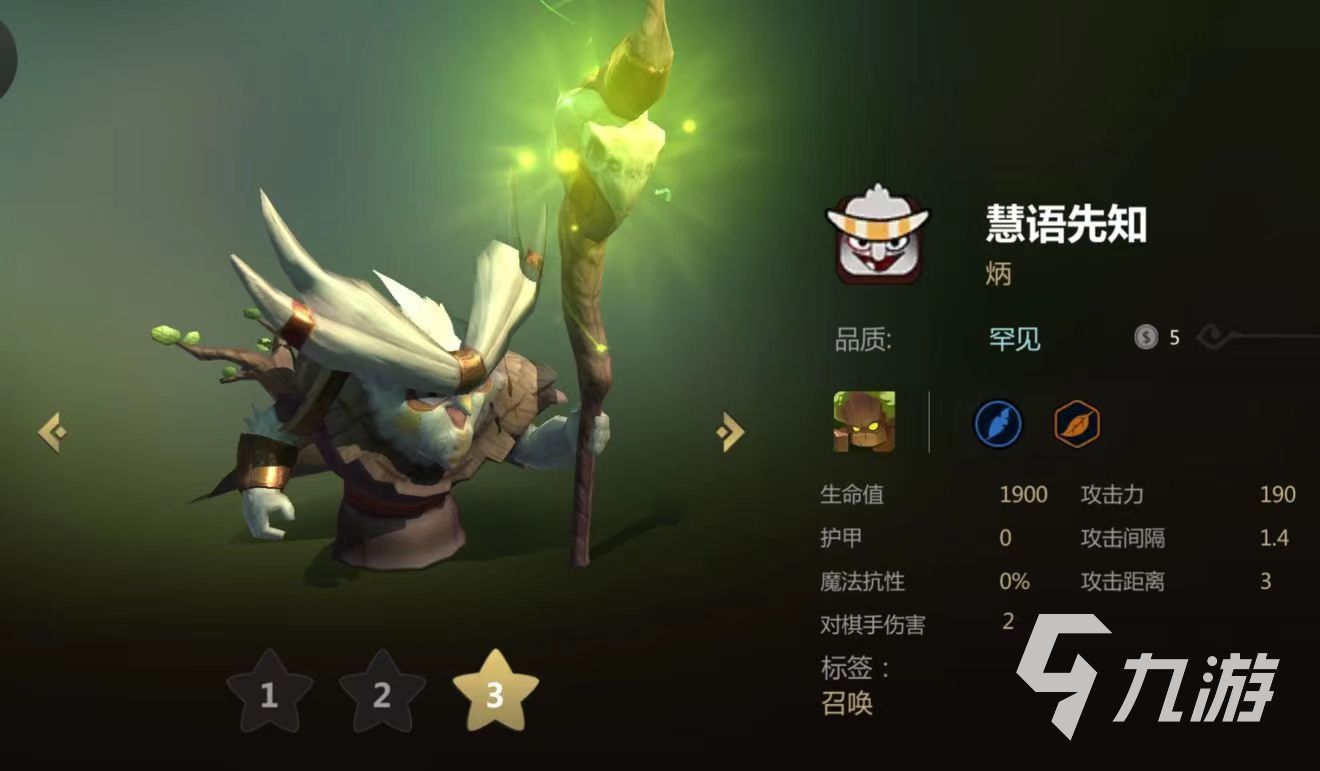Image resolution: width=1320 pixels, height=771 pixels.
Task: Click the blue feather race icon
Action: 998,424
